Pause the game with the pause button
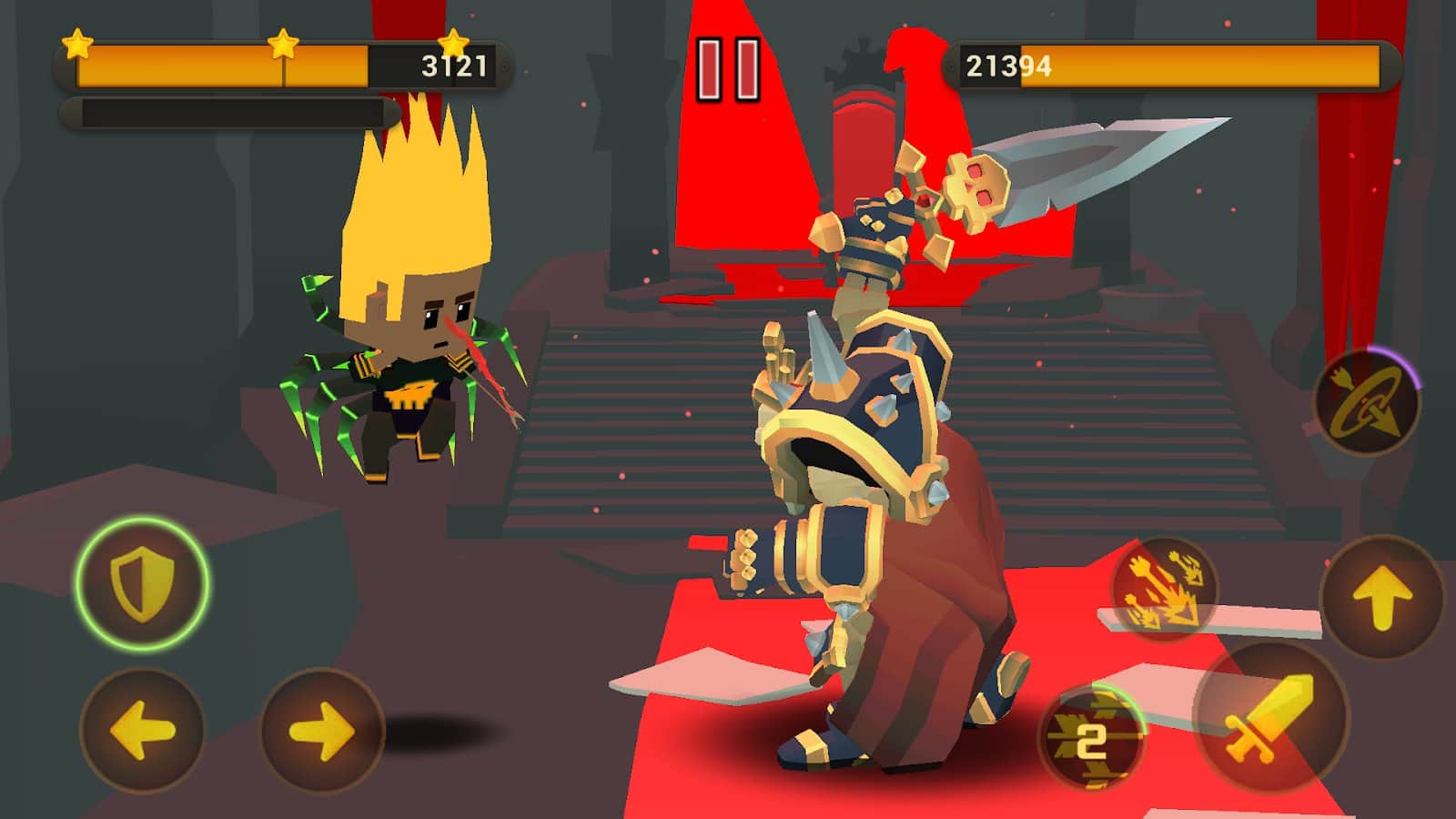This screenshot has width=1456, height=819. (x=728, y=69)
